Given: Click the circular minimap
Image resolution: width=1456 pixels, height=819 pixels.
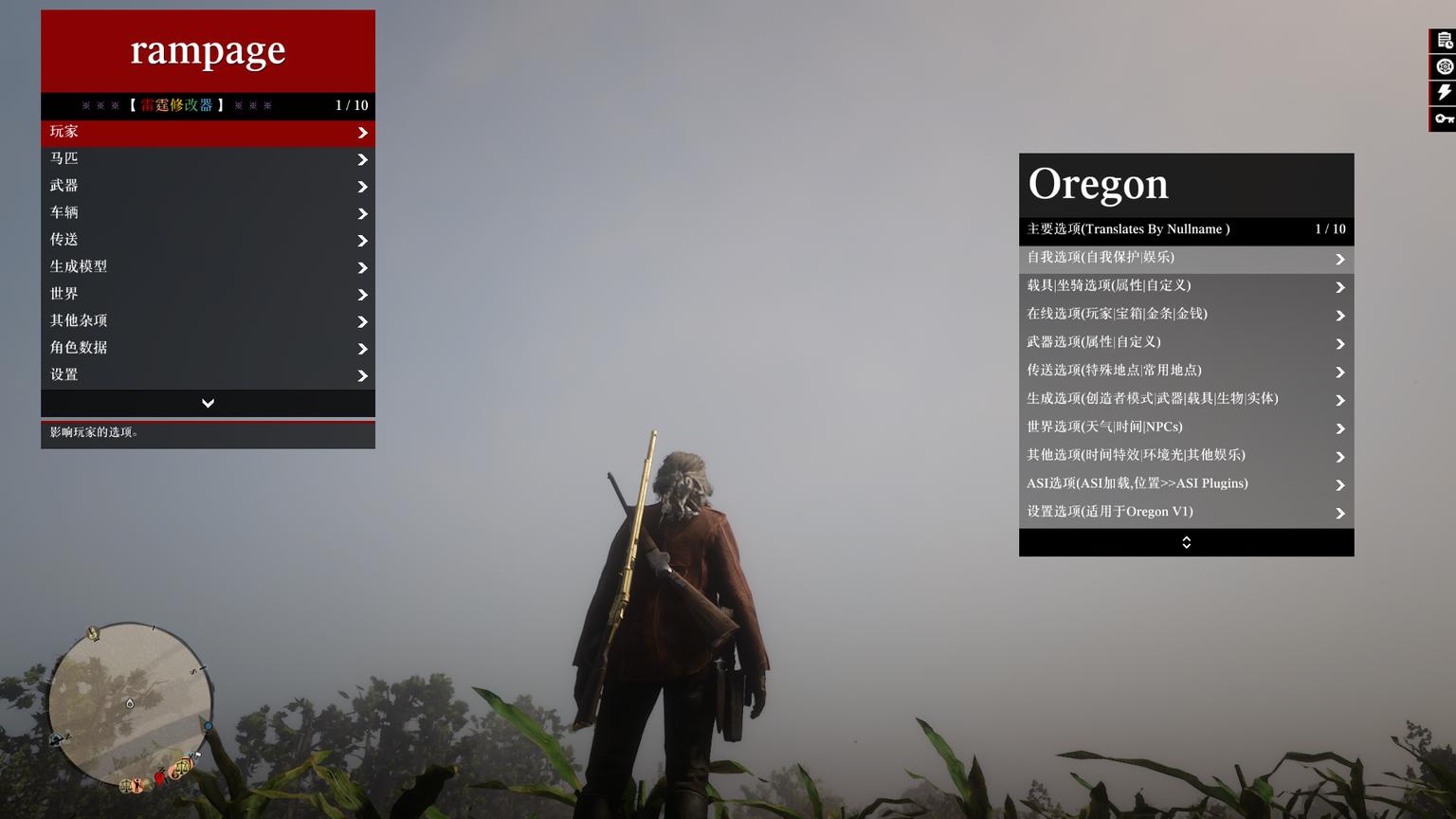Looking at the screenshot, I should (x=130, y=703).
